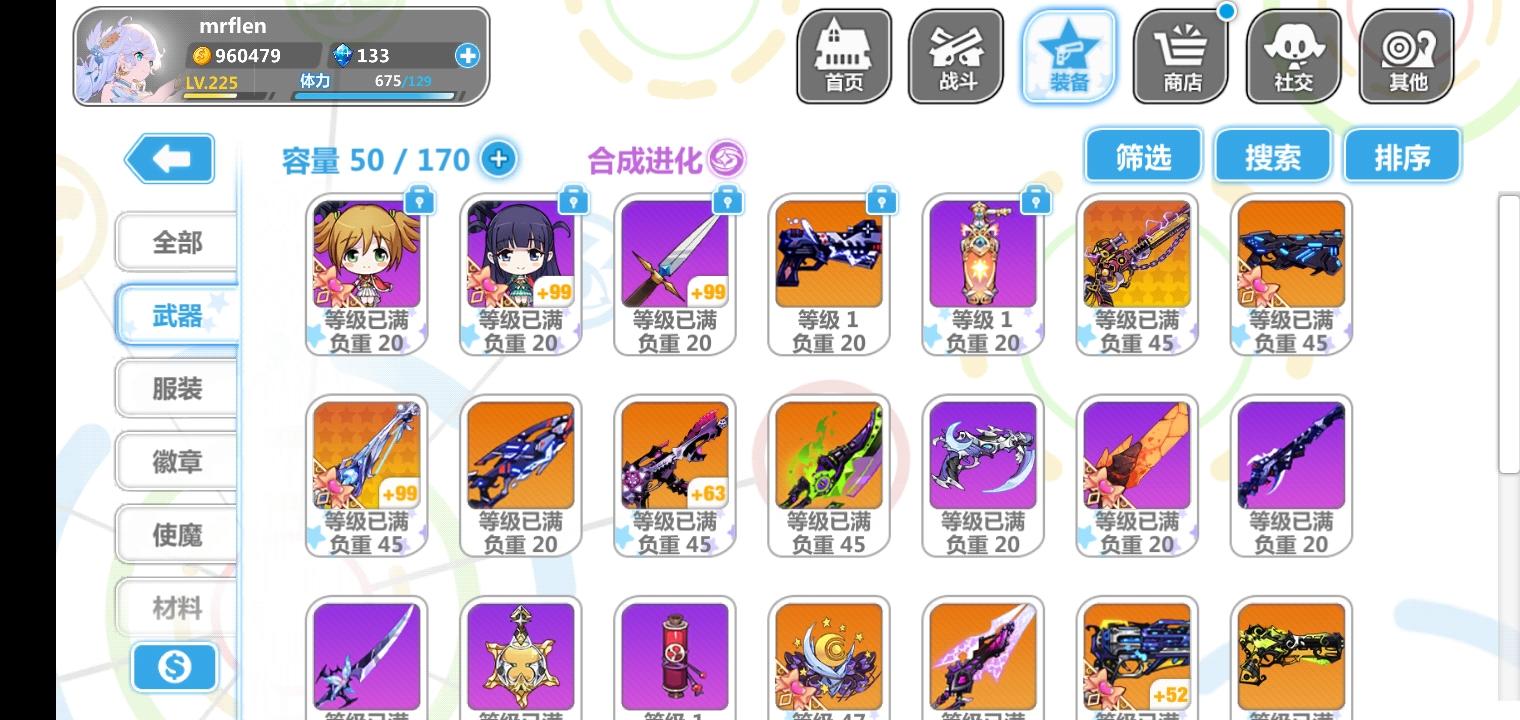
Task: Open the 战斗 battle screen
Action: pos(955,55)
